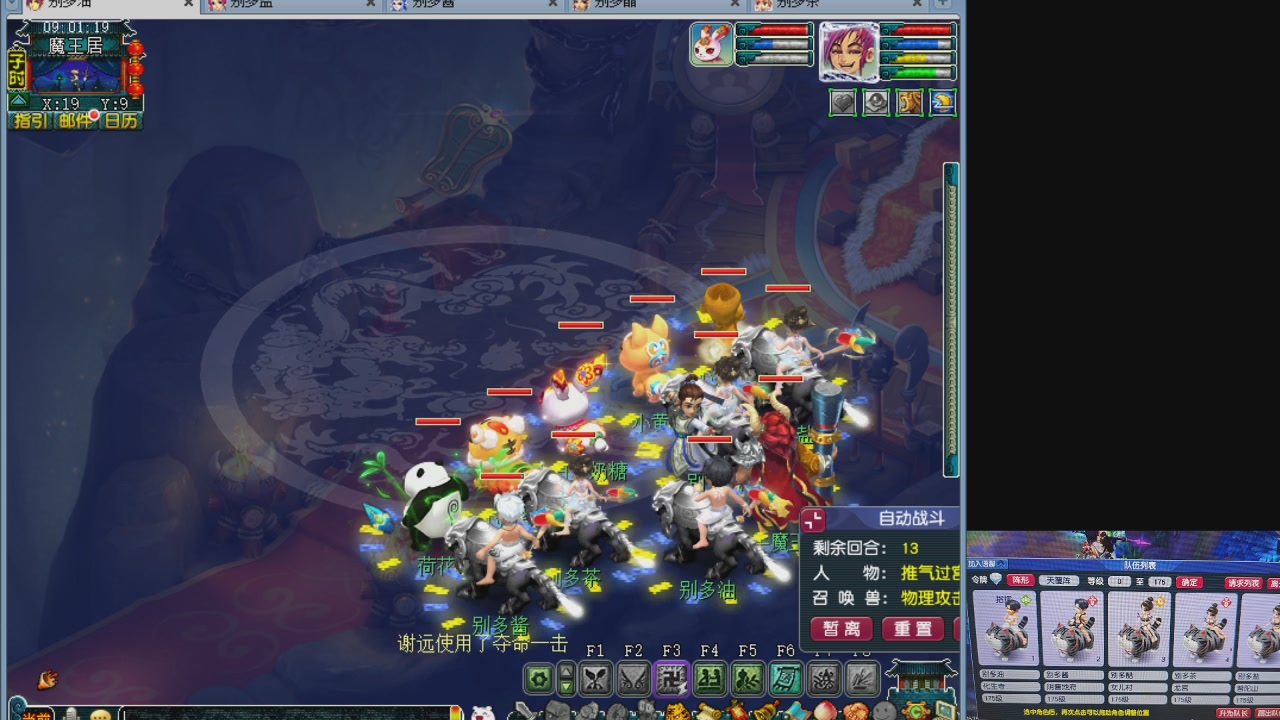Click the 暂离 button in auto battle panel
Image resolution: width=1280 pixels, height=720 pixels.
[x=843, y=630]
